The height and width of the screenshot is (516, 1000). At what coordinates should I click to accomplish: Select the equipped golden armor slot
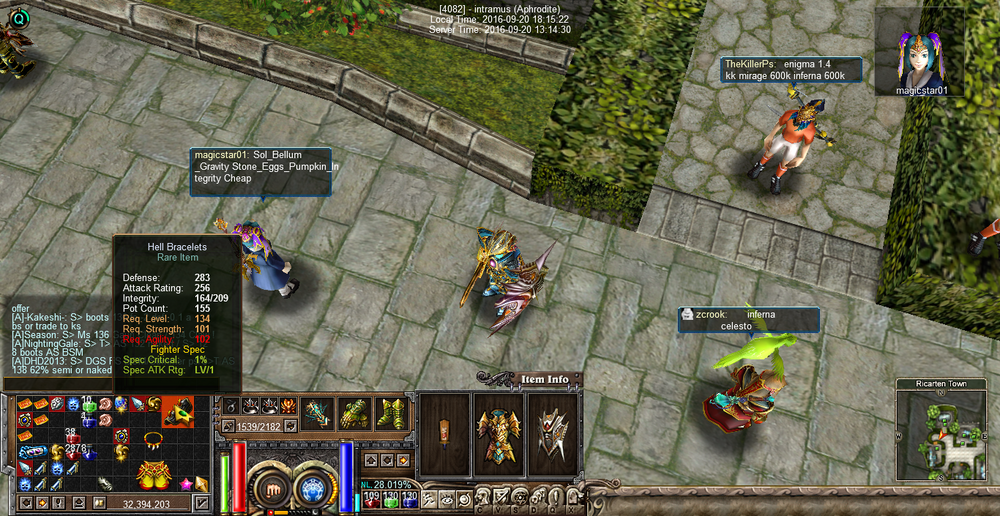click(x=497, y=433)
